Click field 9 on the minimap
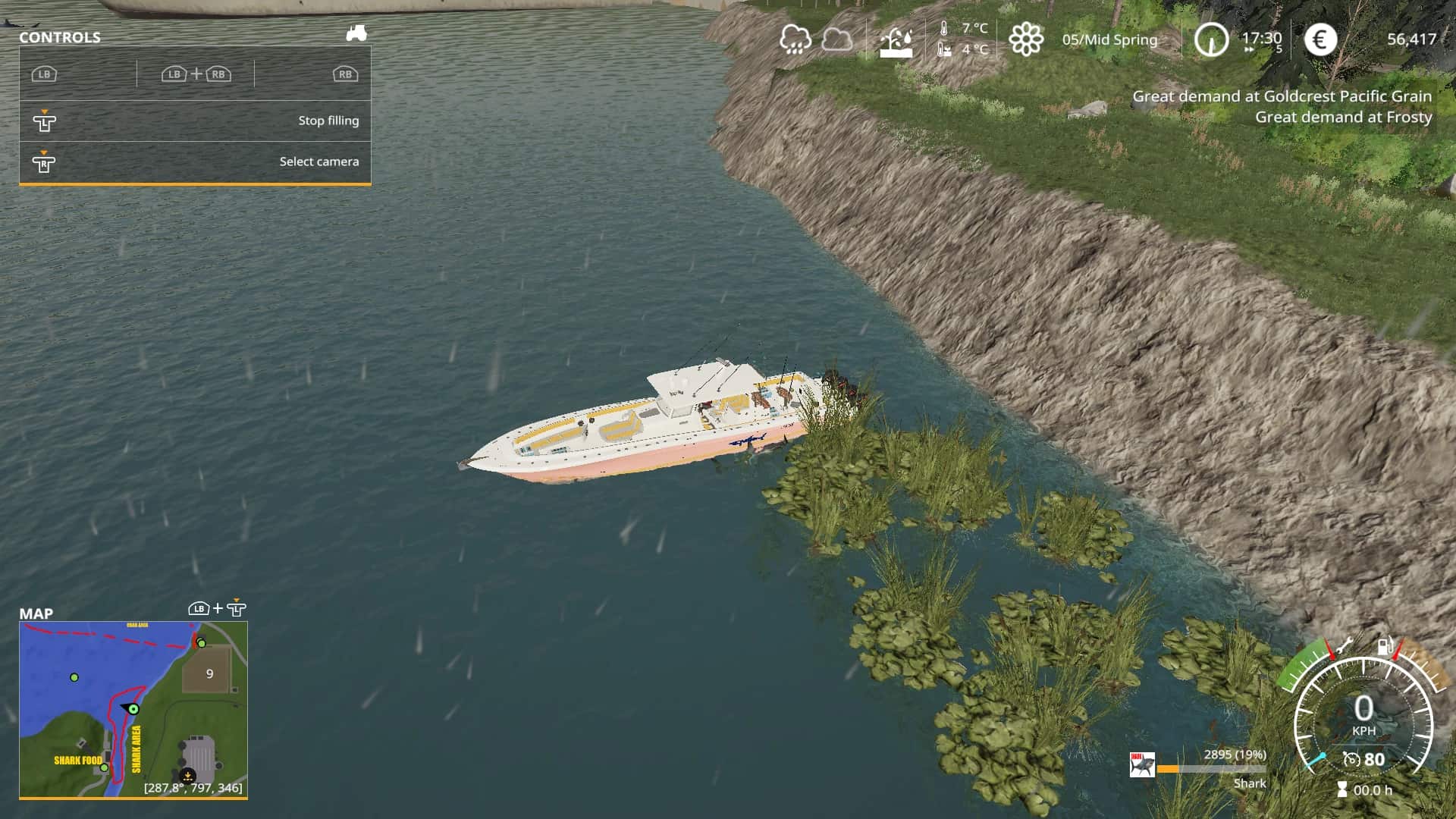The height and width of the screenshot is (819, 1456). pos(209,673)
